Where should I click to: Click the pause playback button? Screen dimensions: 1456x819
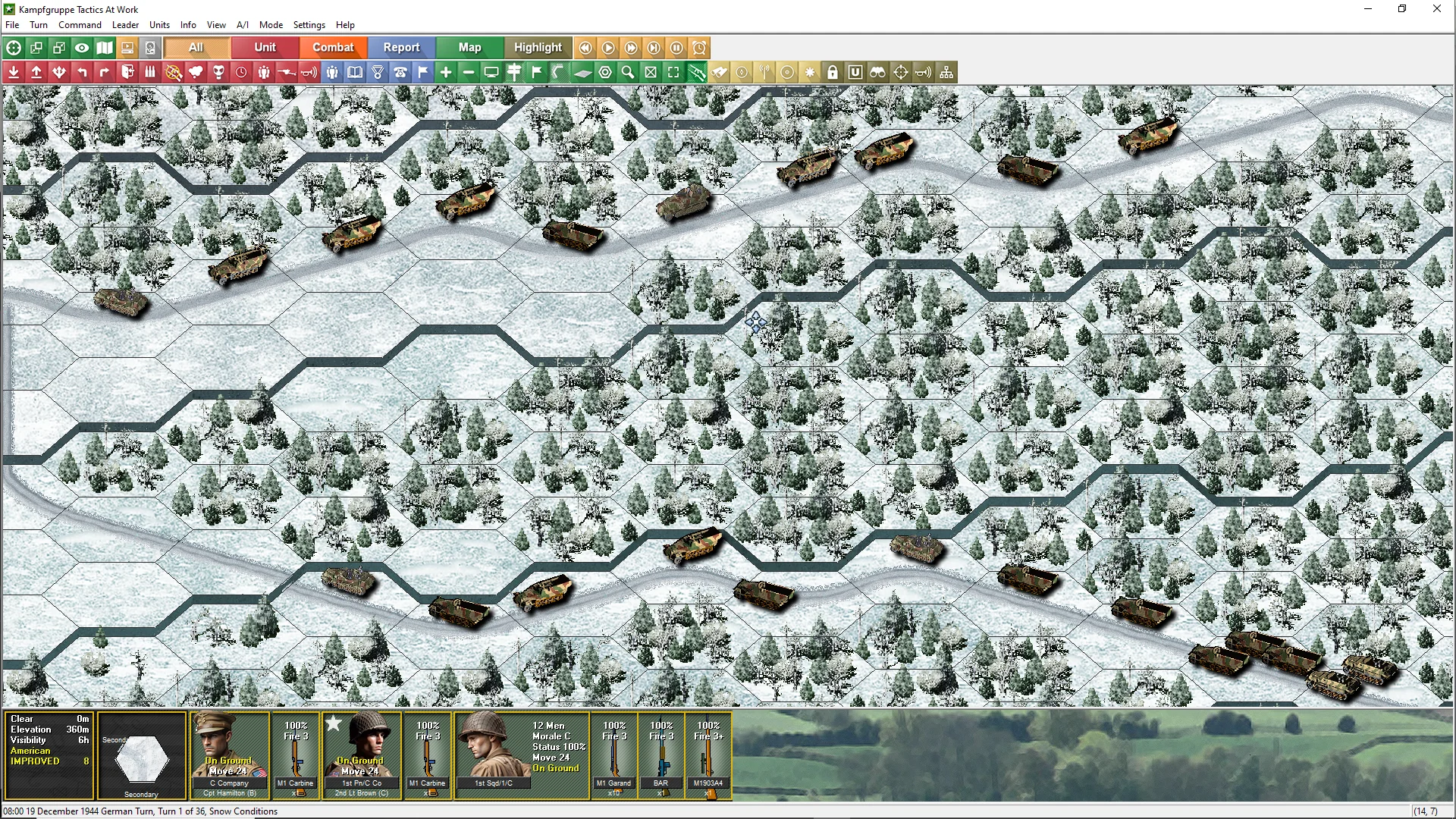click(676, 48)
